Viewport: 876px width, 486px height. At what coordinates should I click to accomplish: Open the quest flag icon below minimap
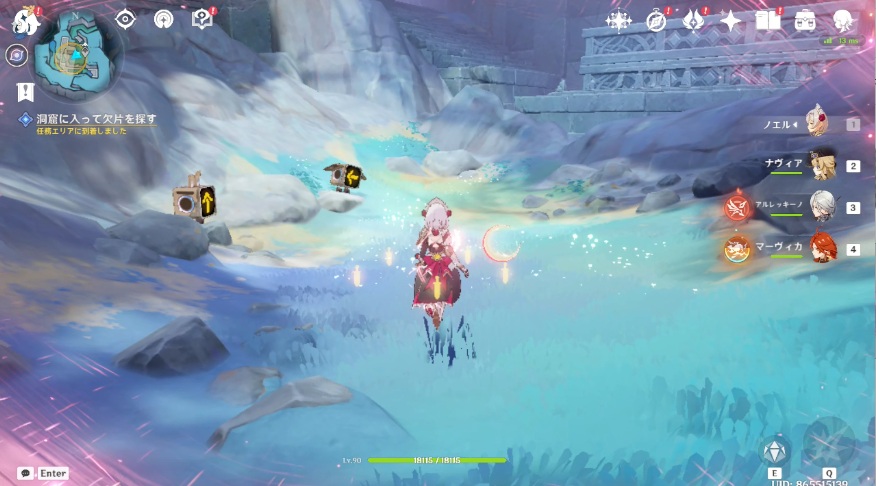25,92
